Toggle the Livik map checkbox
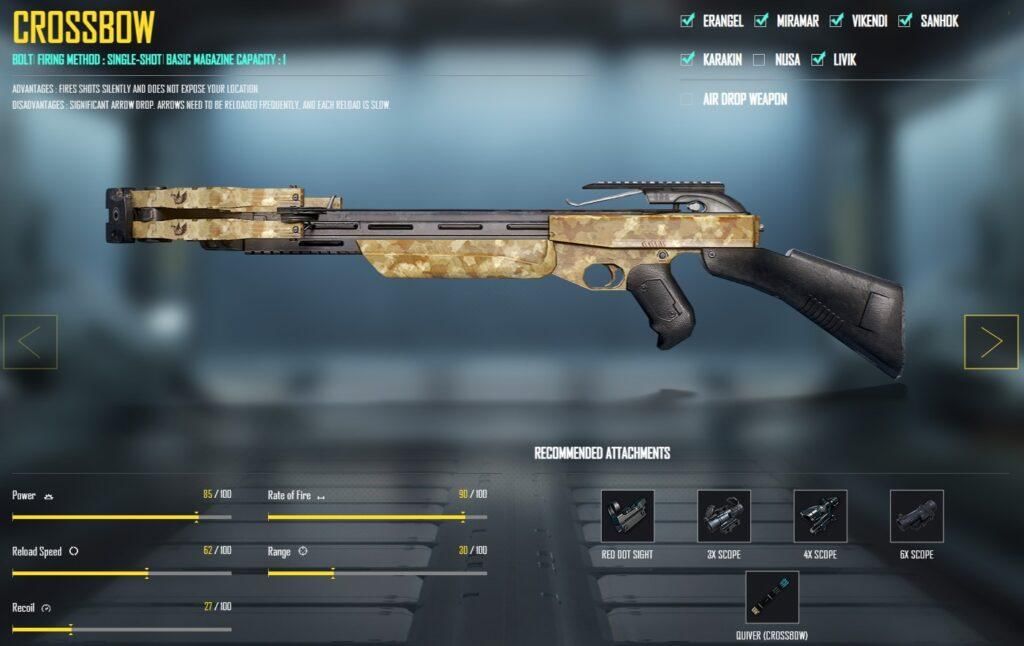 tap(818, 59)
